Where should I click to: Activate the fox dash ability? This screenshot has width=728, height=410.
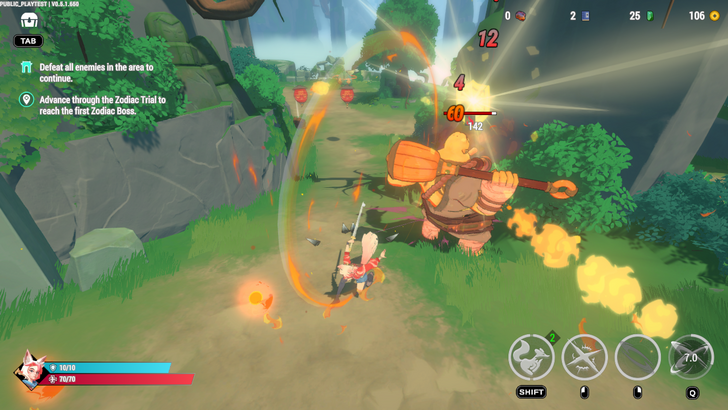coord(532,358)
